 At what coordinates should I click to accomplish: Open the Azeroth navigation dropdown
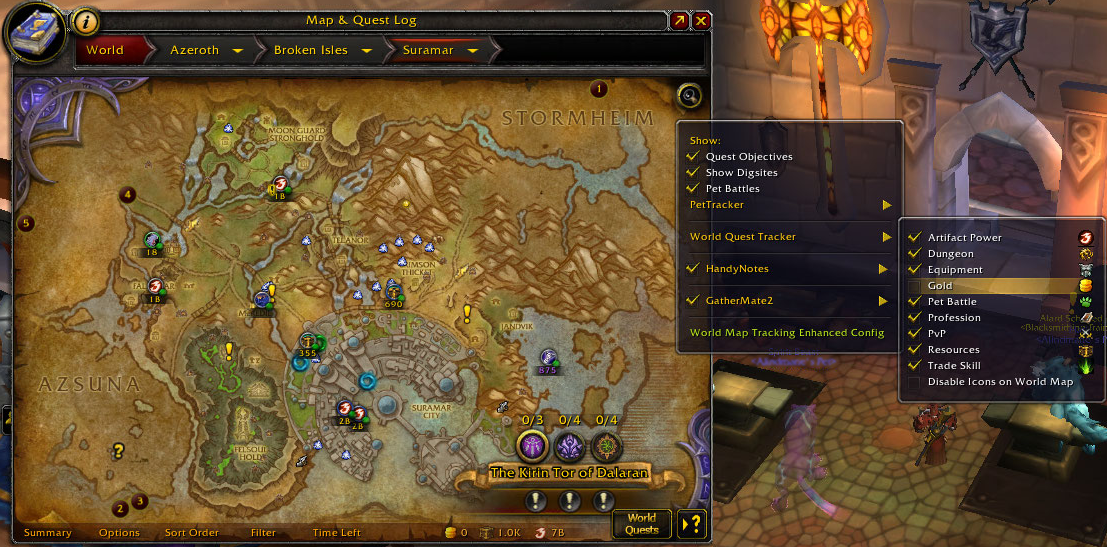tap(238, 50)
